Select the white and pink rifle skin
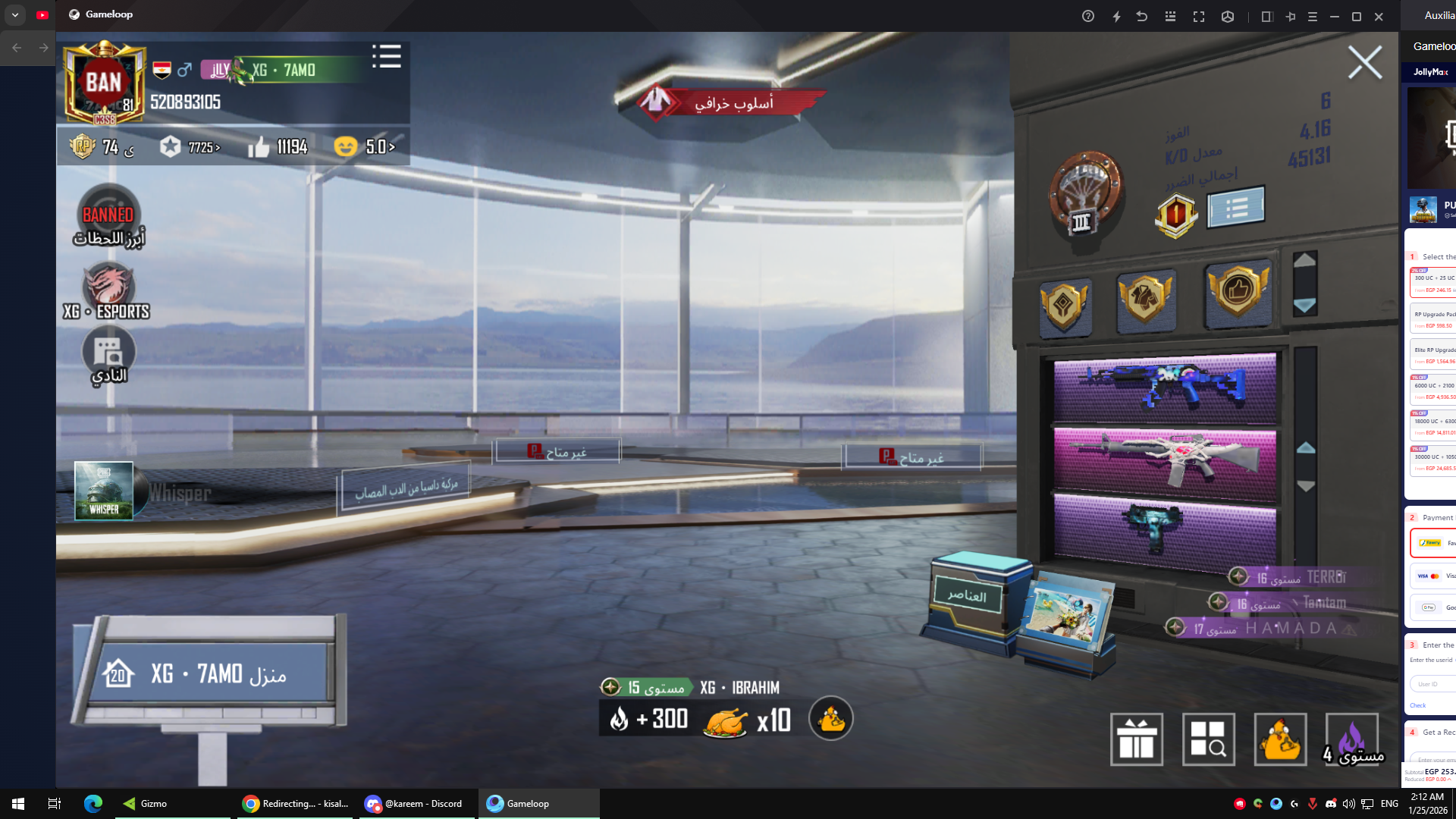Image resolution: width=1456 pixels, height=819 pixels. [x=1164, y=460]
